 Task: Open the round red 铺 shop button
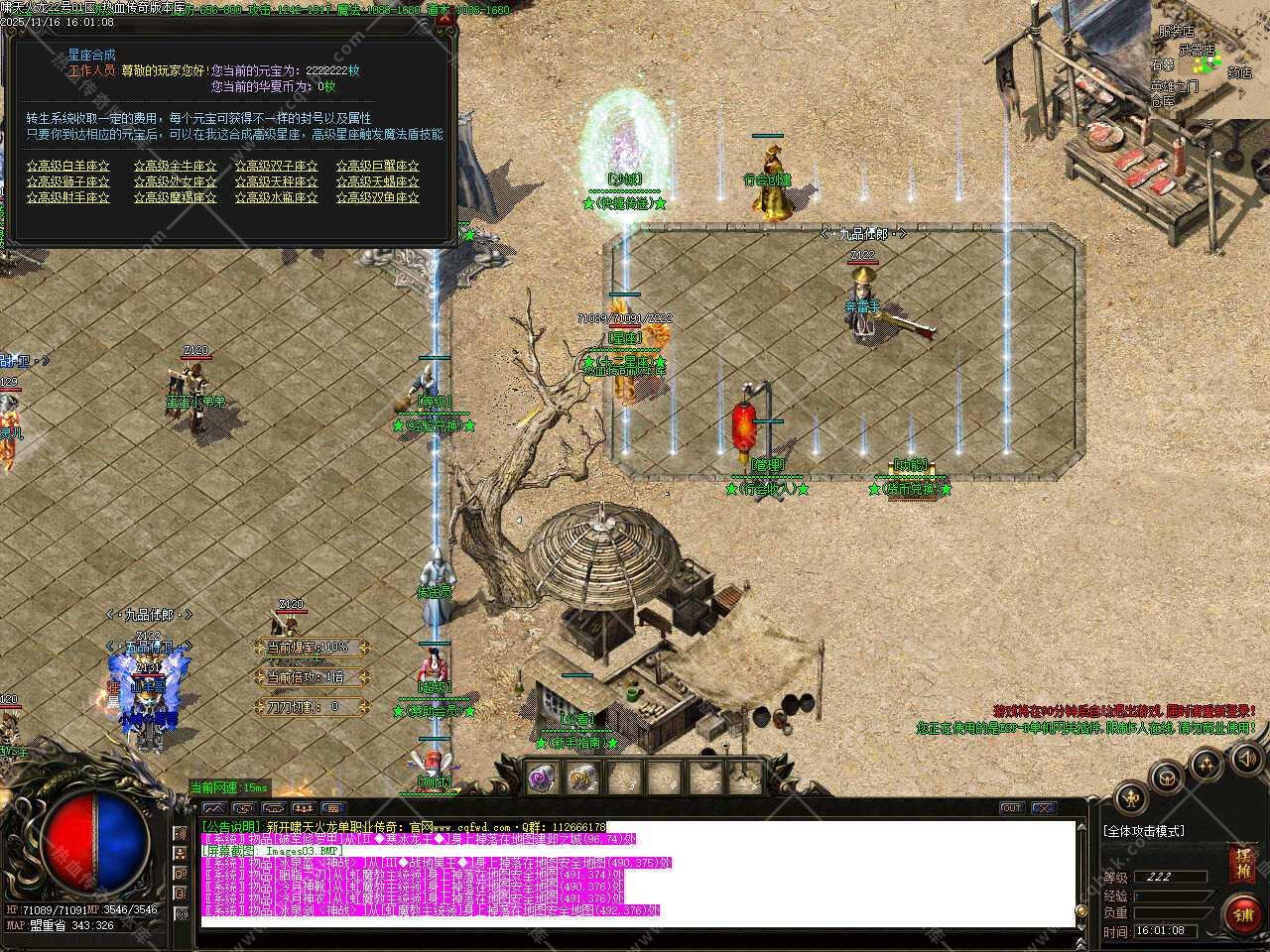click(1242, 914)
